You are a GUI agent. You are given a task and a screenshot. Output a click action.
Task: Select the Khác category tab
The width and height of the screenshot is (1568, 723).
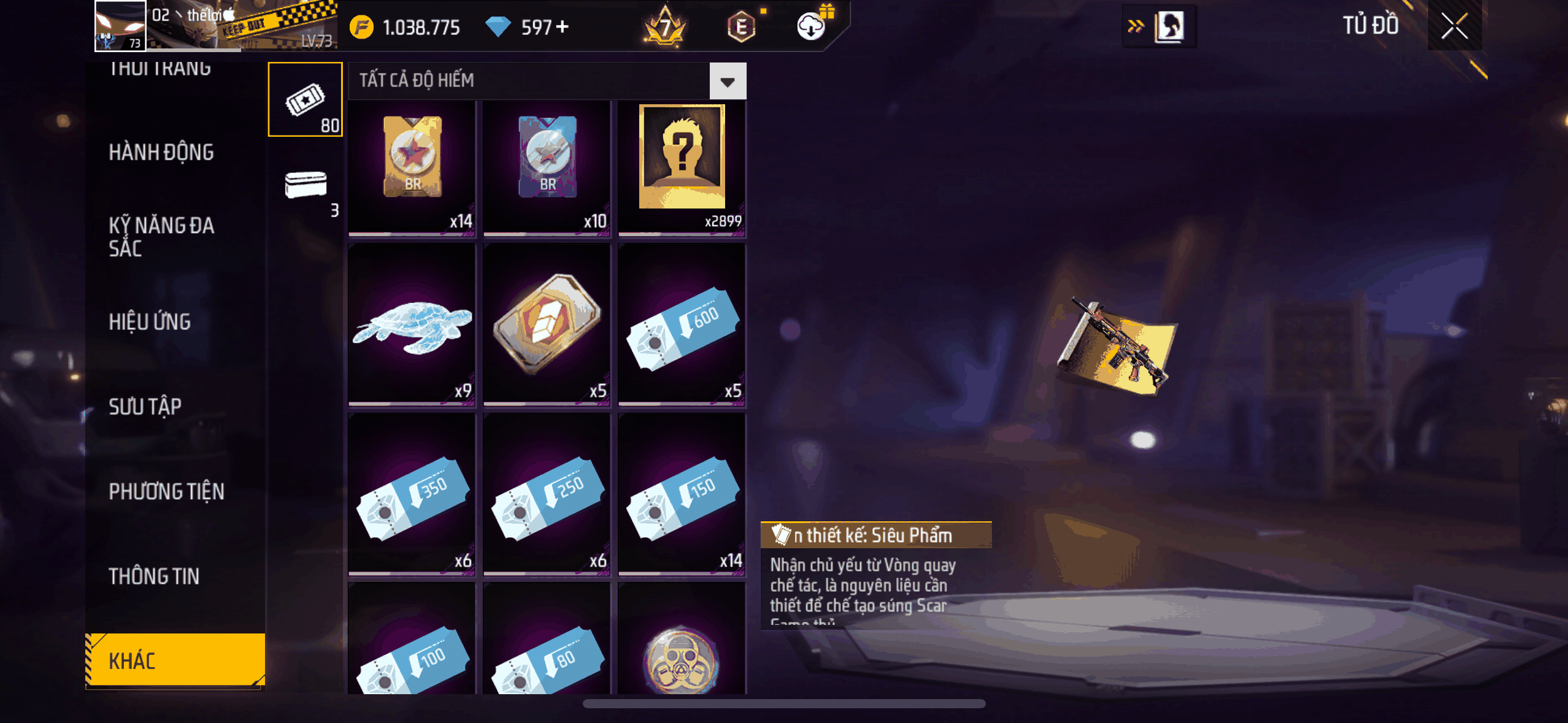tap(175, 660)
